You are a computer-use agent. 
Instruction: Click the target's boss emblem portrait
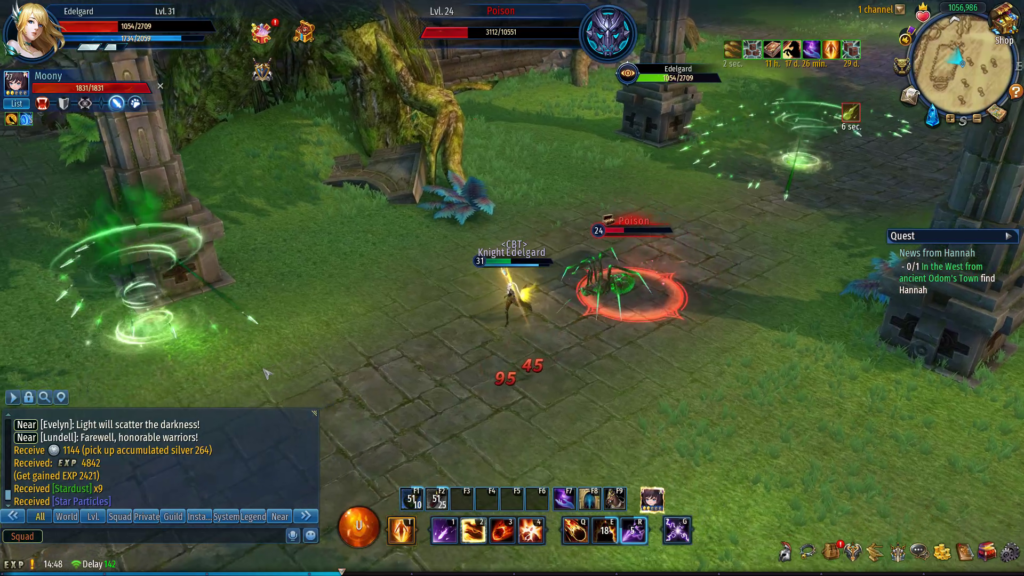(x=607, y=33)
